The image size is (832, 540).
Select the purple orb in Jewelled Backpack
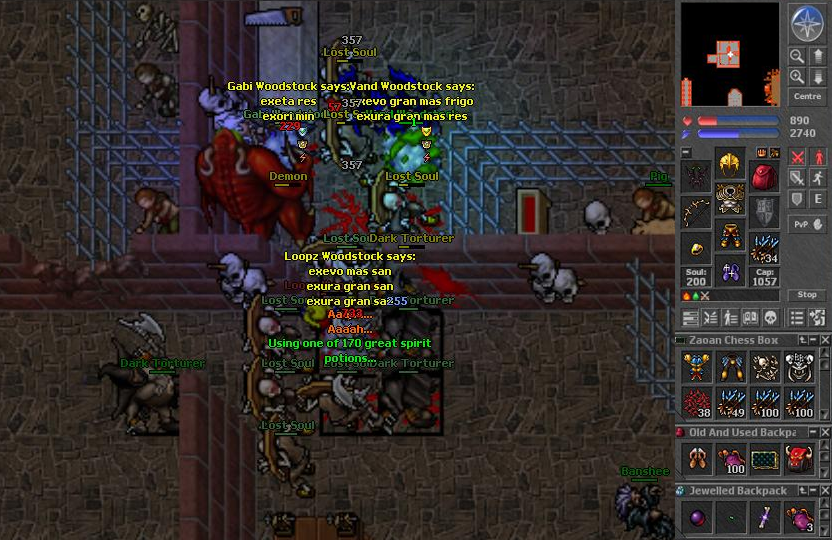(696, 517)
